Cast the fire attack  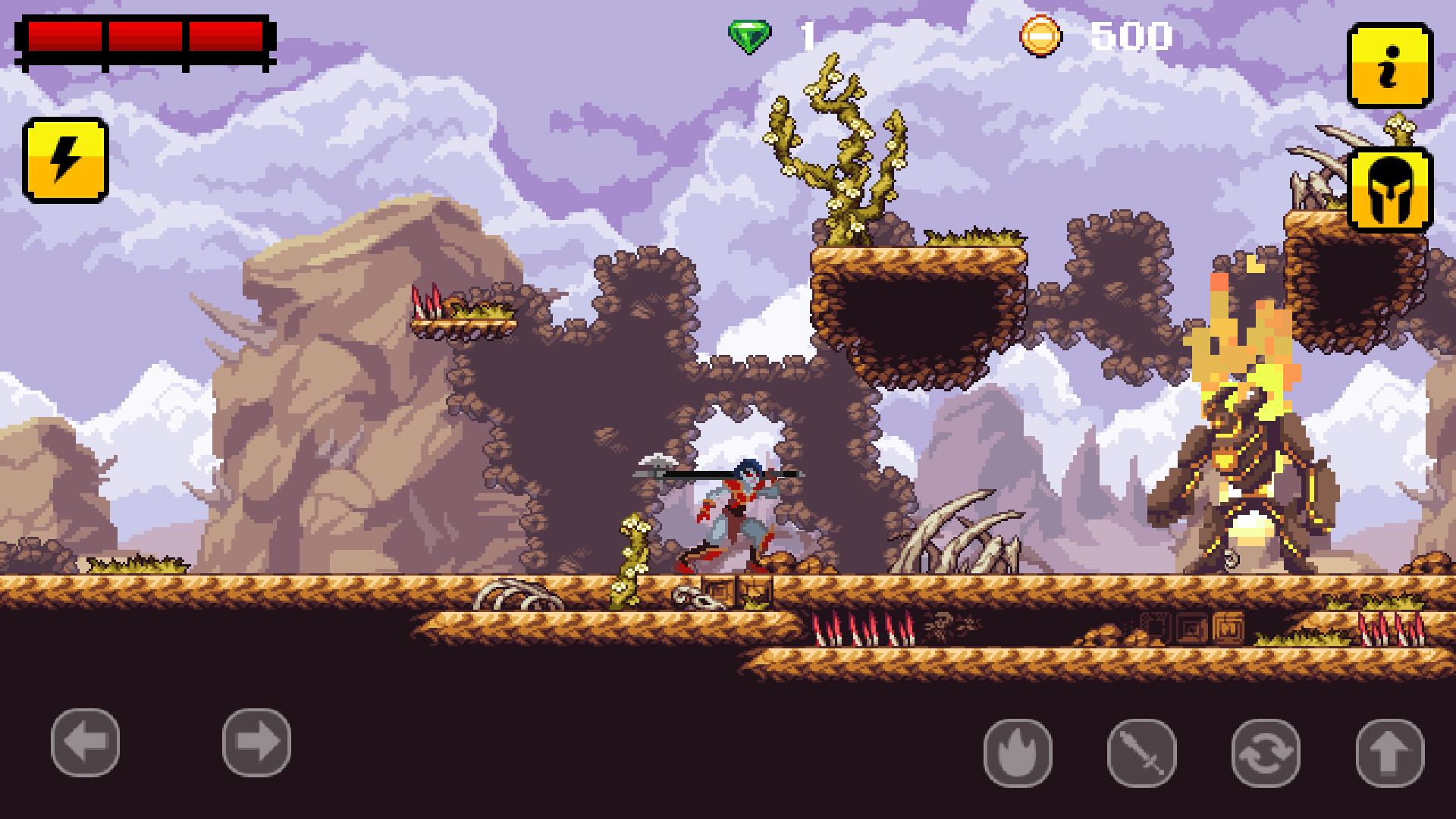[1018, 753]
